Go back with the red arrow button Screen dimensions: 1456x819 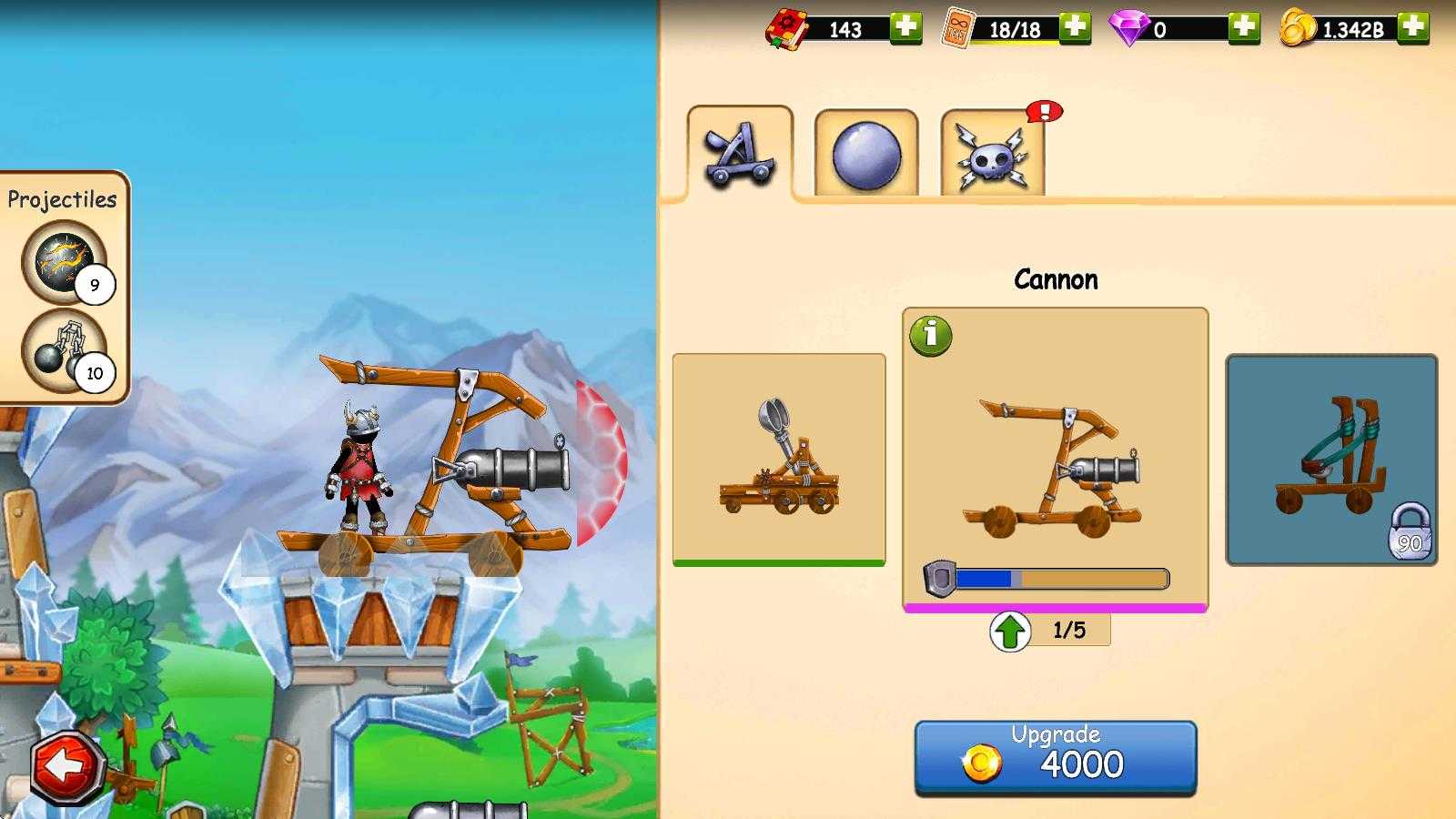(66, 767)
